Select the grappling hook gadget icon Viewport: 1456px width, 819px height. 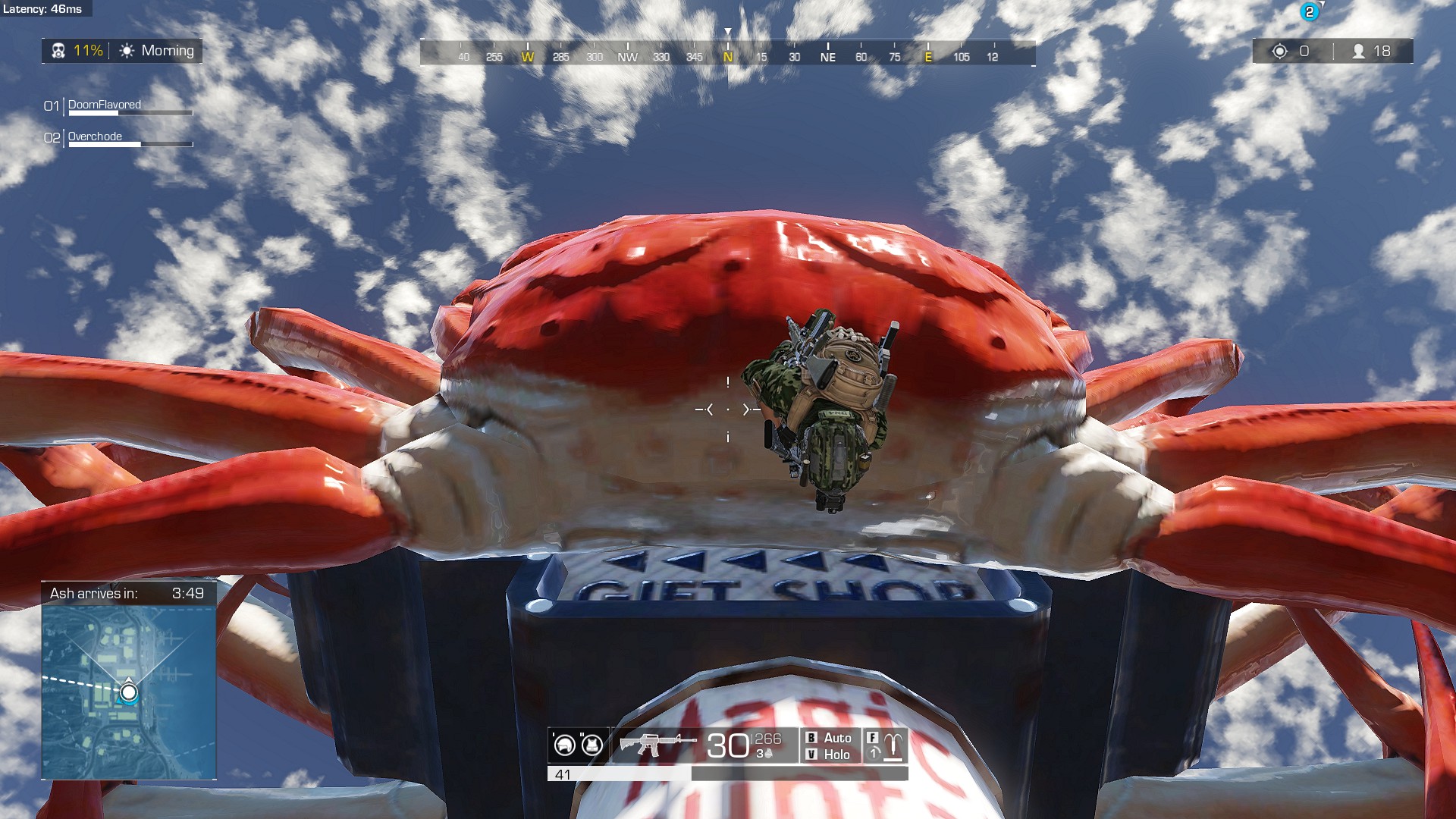(x=893, y=745)
